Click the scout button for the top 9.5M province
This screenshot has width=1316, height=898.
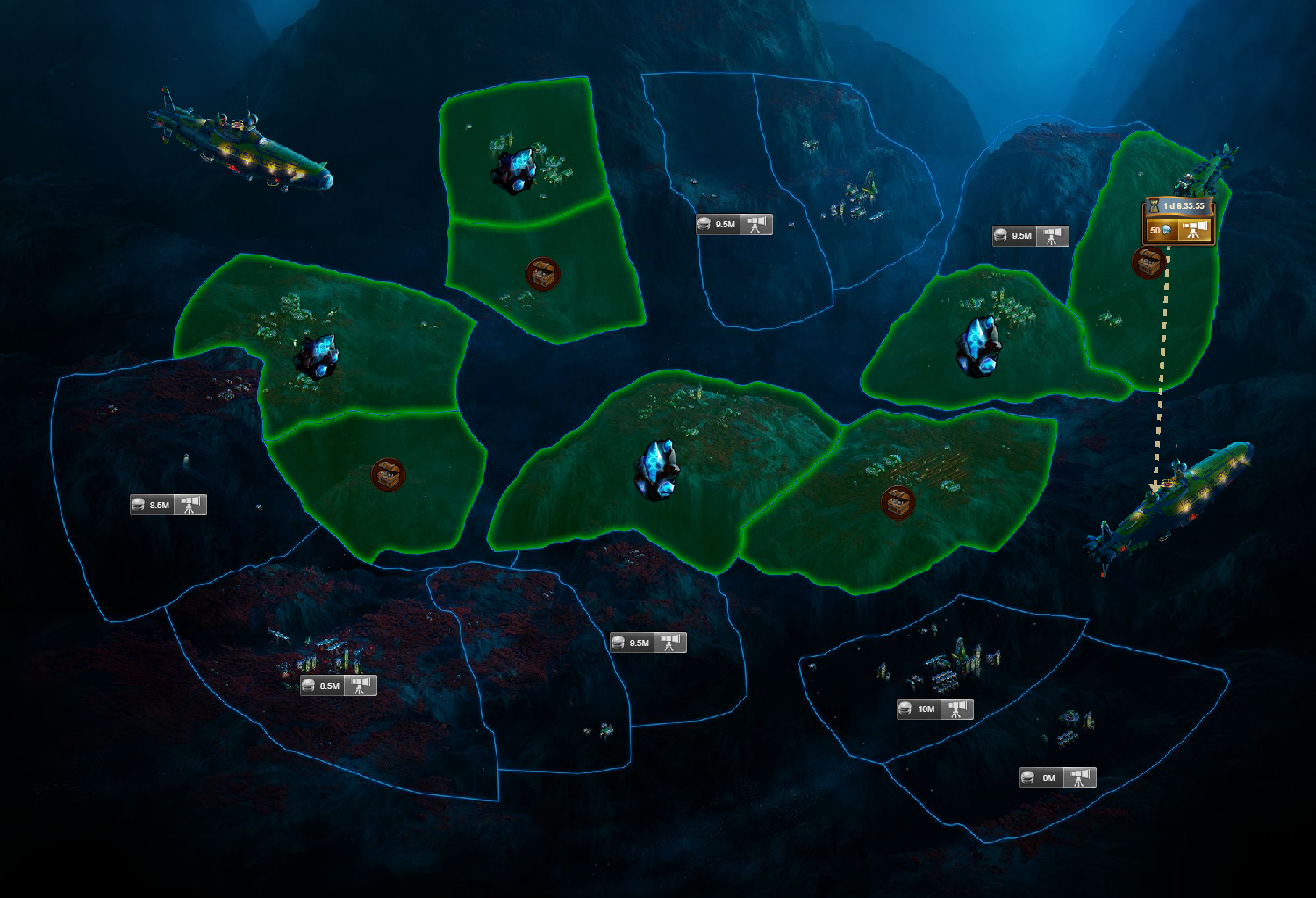[x=754, y=224]
